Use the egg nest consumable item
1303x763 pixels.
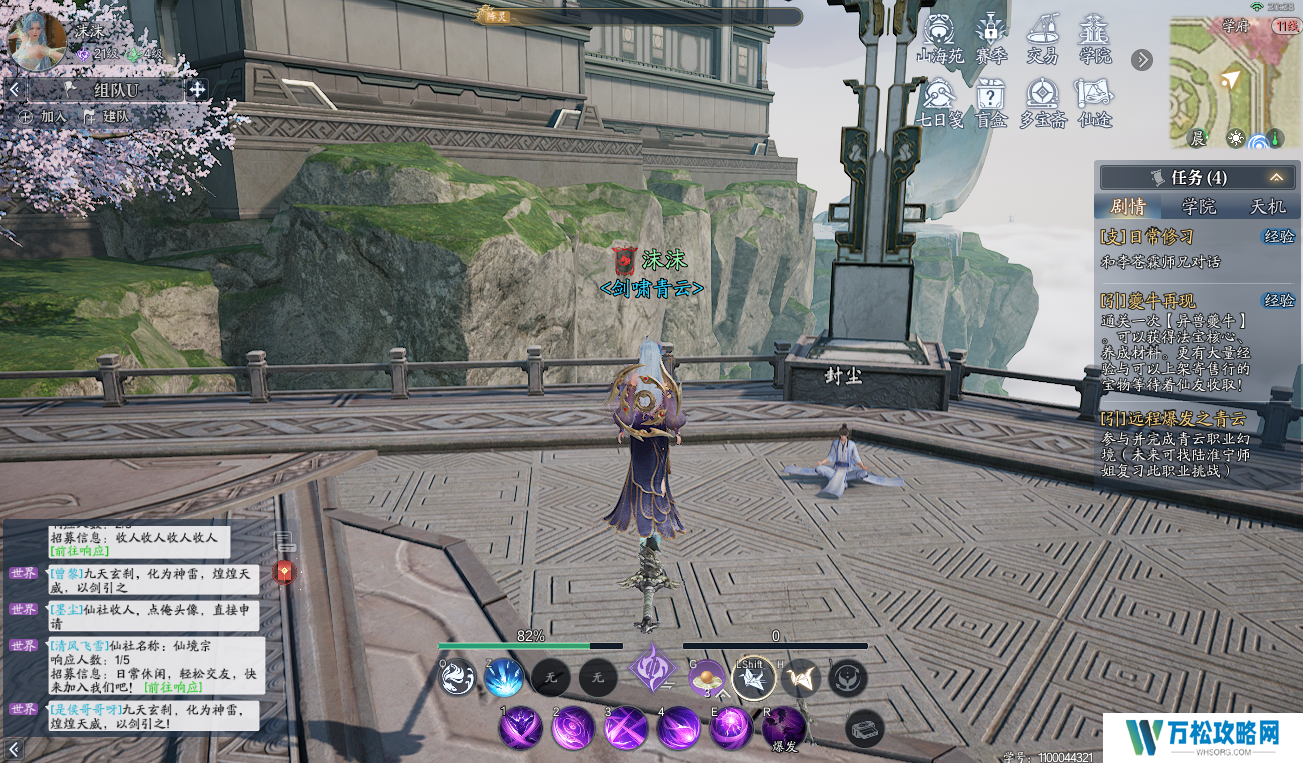707,678
